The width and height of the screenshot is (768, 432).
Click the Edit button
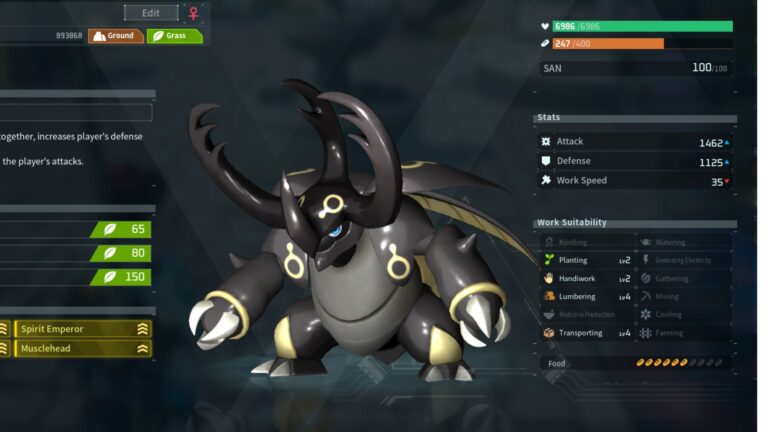151,13
